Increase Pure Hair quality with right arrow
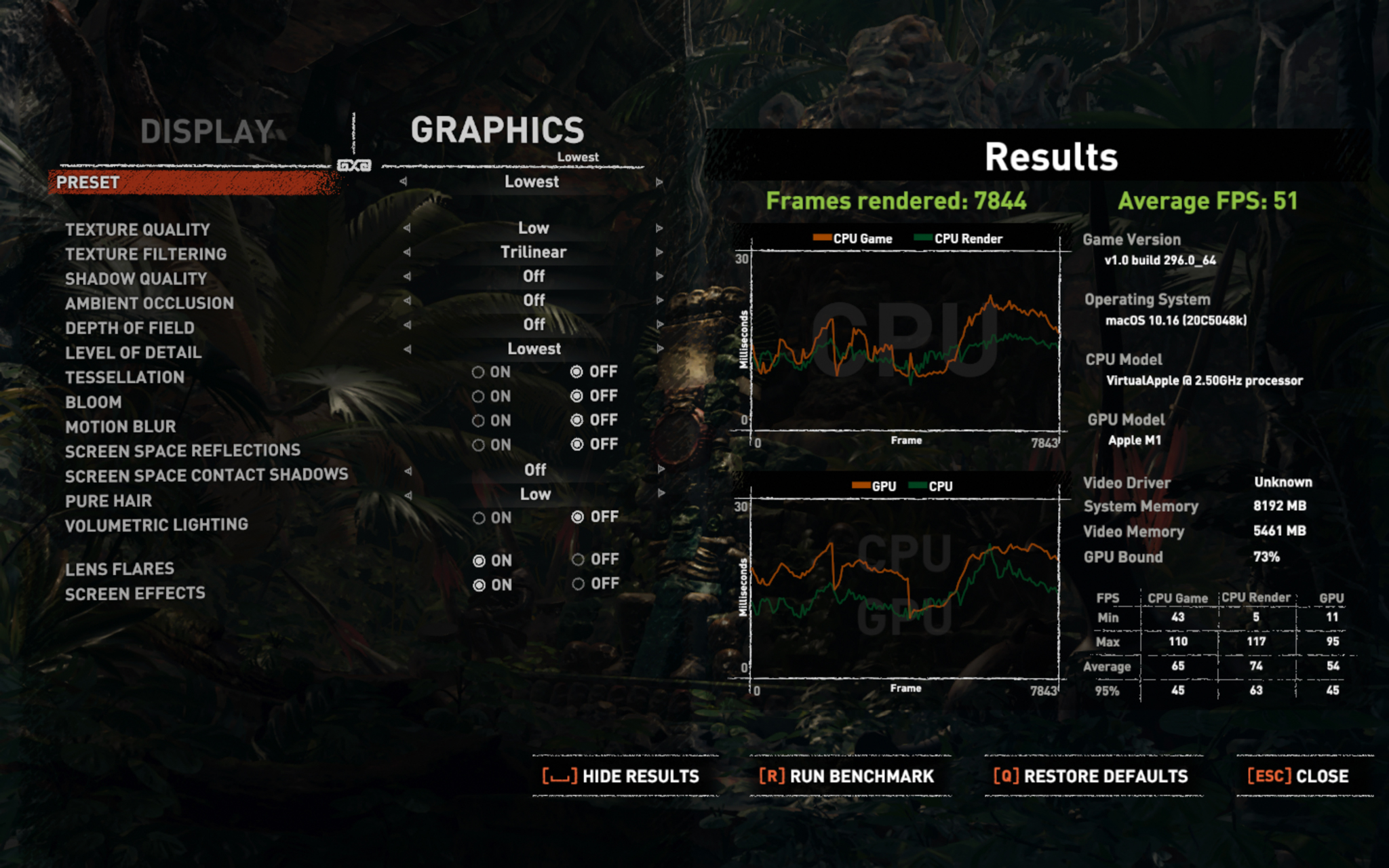Screen dimensions: 1389x868 tap(659, 494)
